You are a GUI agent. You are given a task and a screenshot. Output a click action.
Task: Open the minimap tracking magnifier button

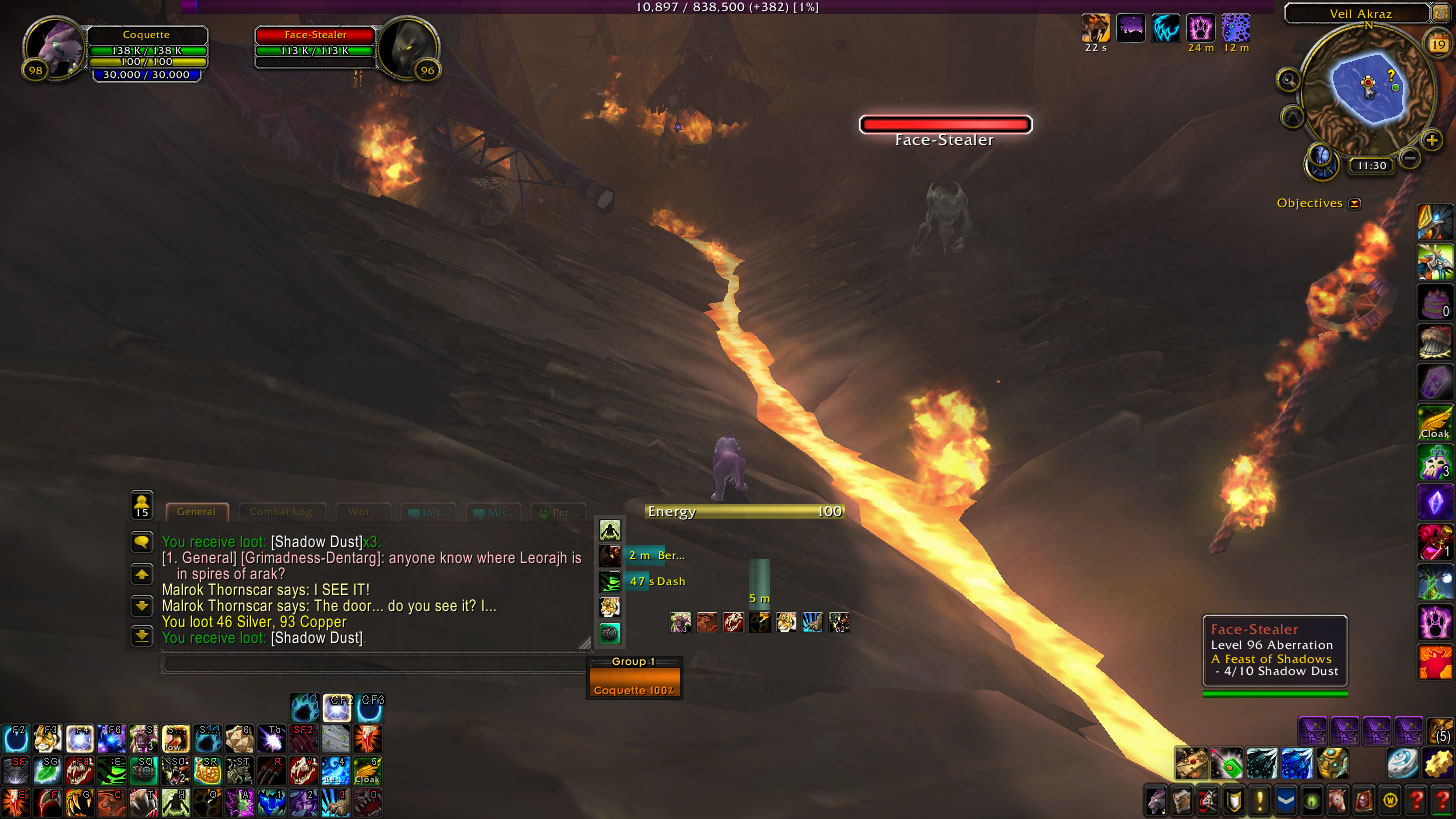click(1289, 80)
